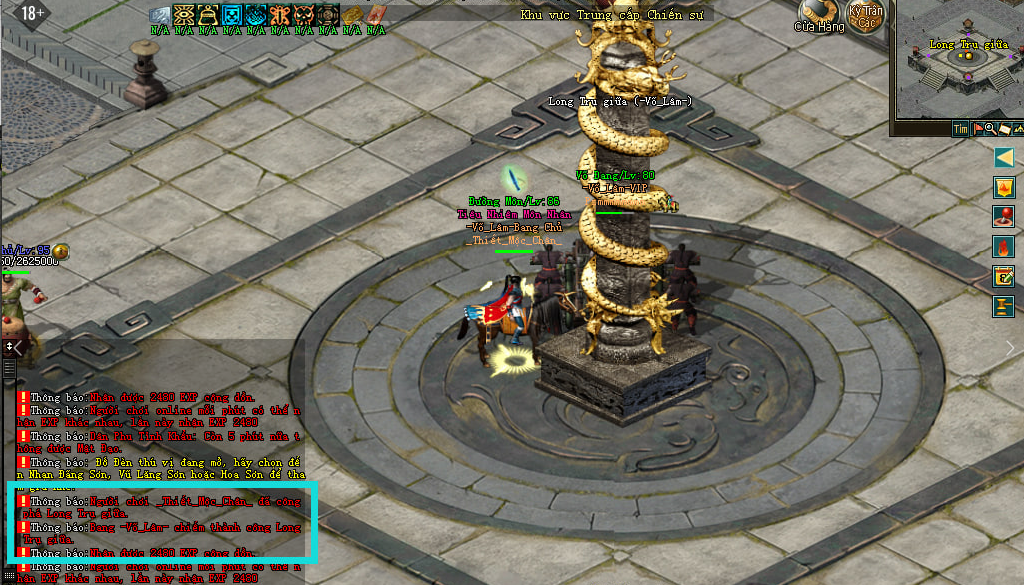Image resolution: width=1024 pixels, height=585 pixels.
Task: Click the red joystick side icon
Action: pos(1004,216)
